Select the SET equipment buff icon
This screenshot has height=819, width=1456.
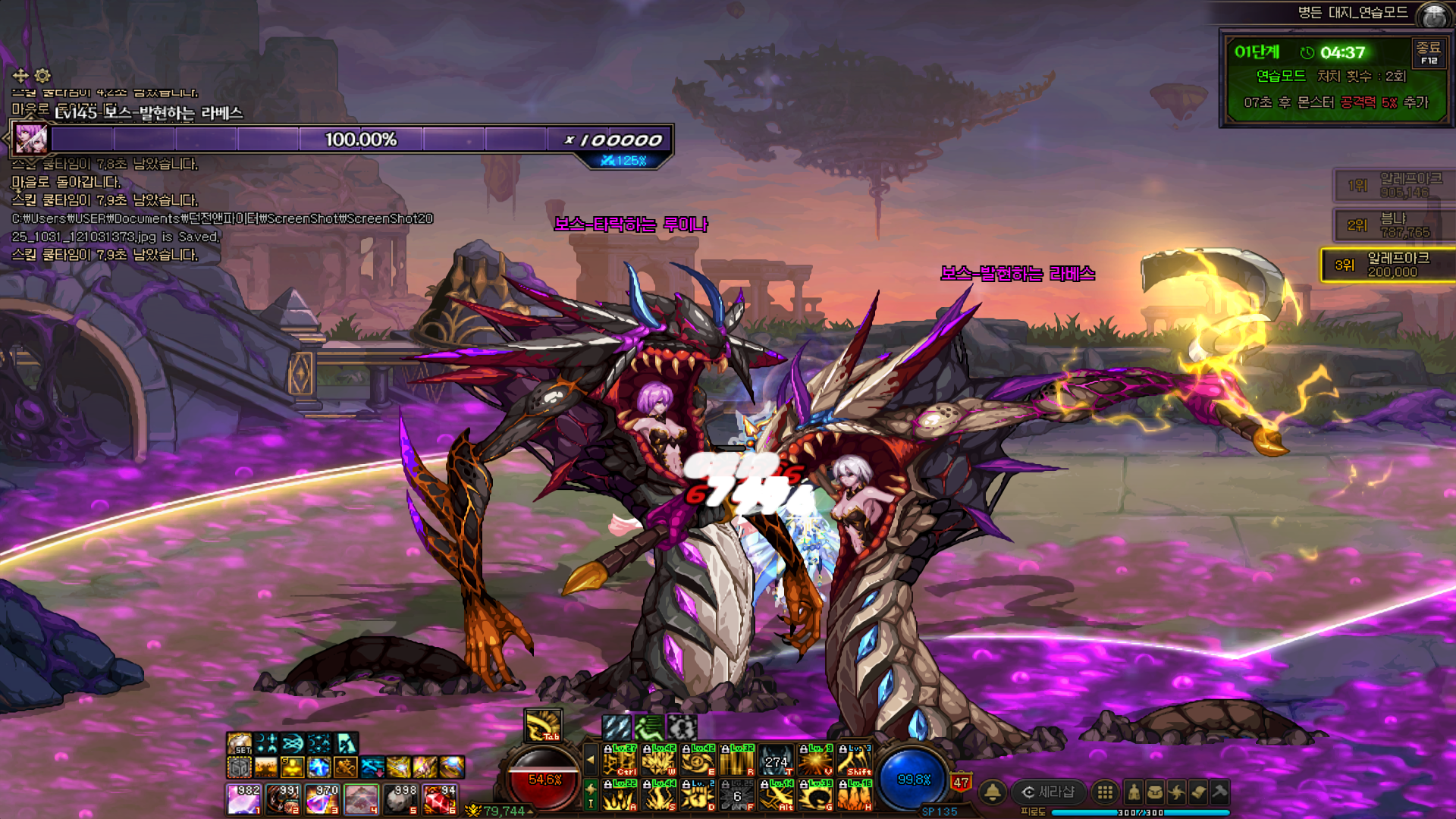click(240, 743)
